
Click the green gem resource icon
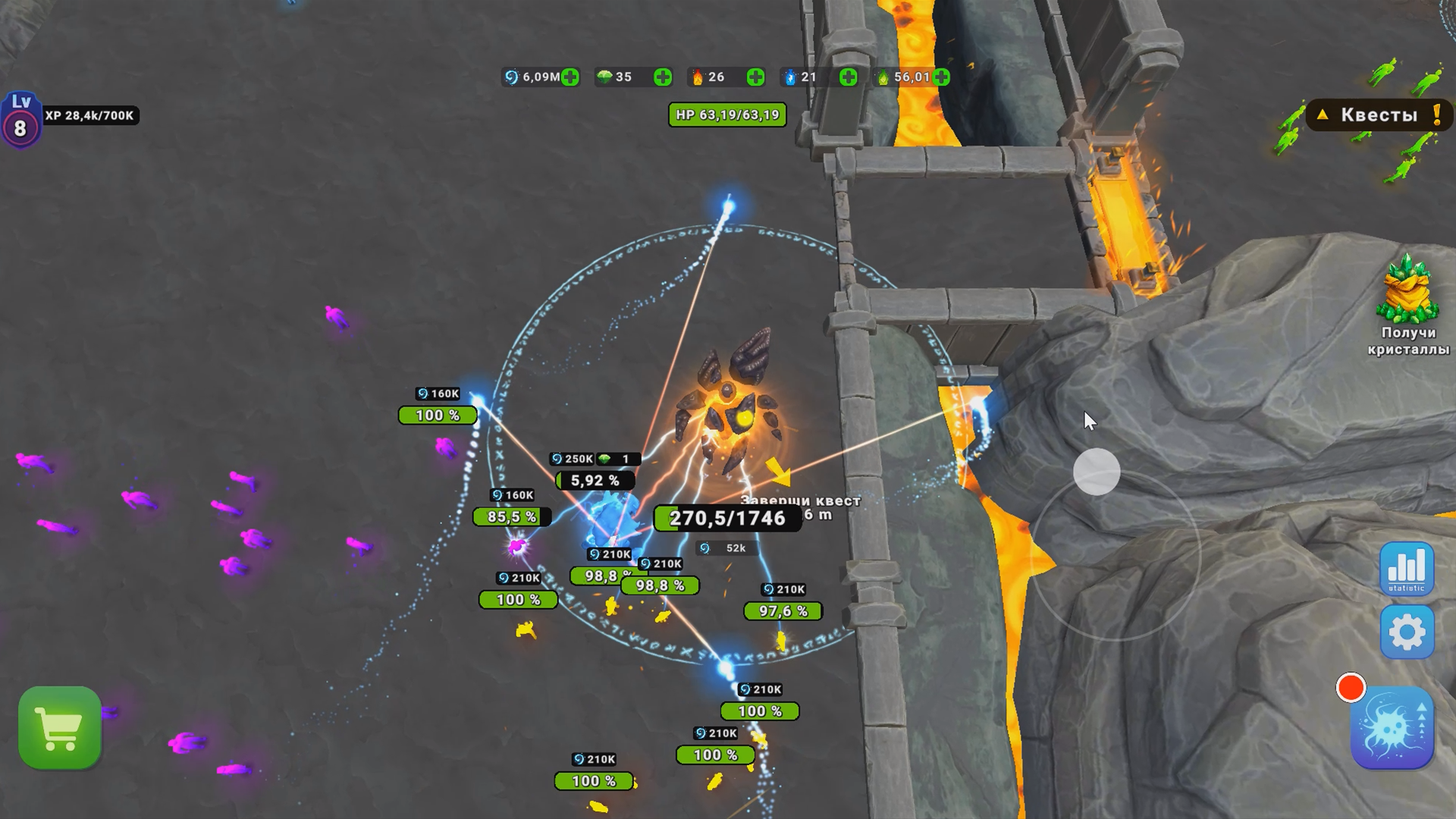[x=604, y=77]
